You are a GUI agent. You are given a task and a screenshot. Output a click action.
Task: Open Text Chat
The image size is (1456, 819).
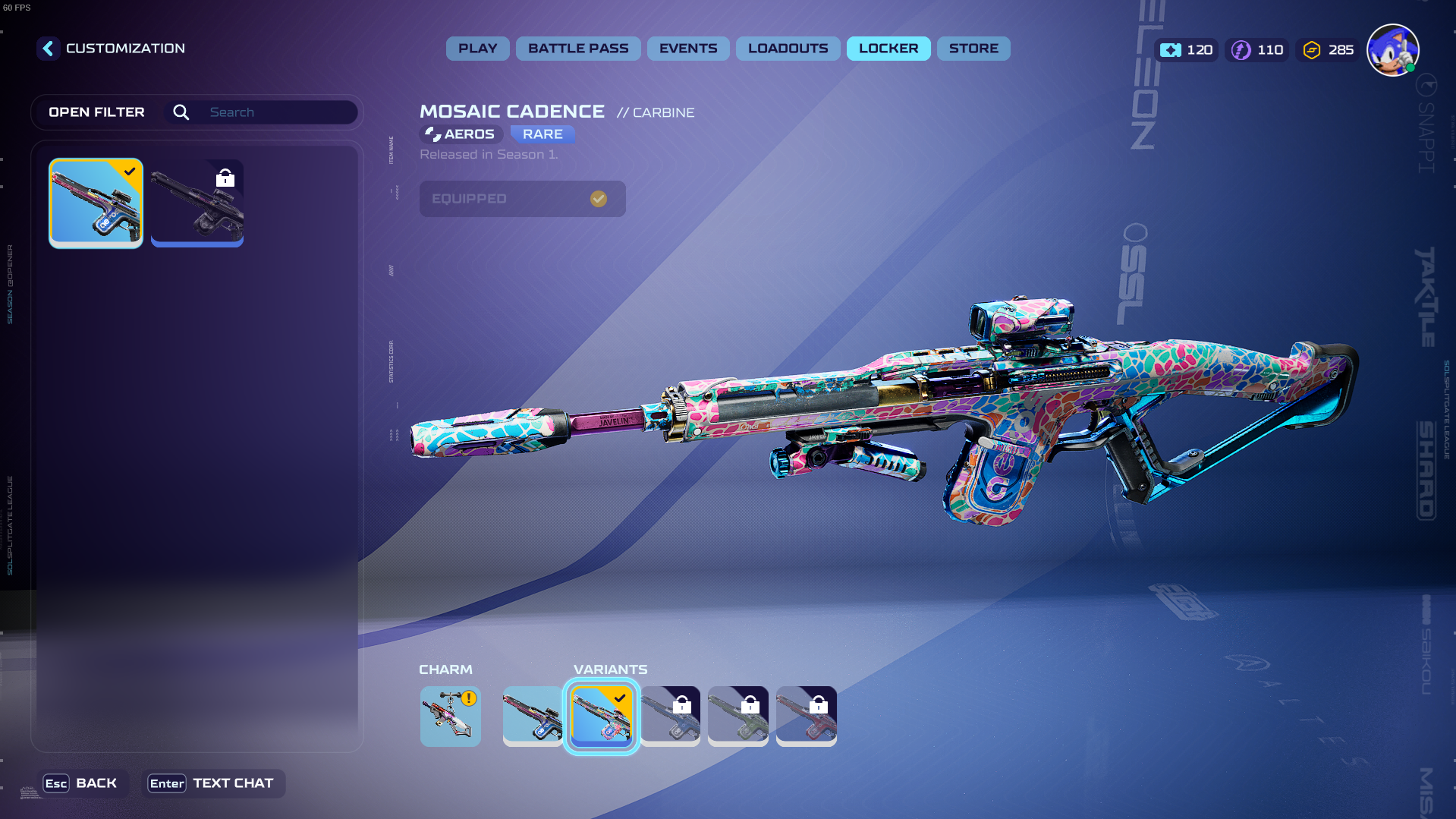212,783
